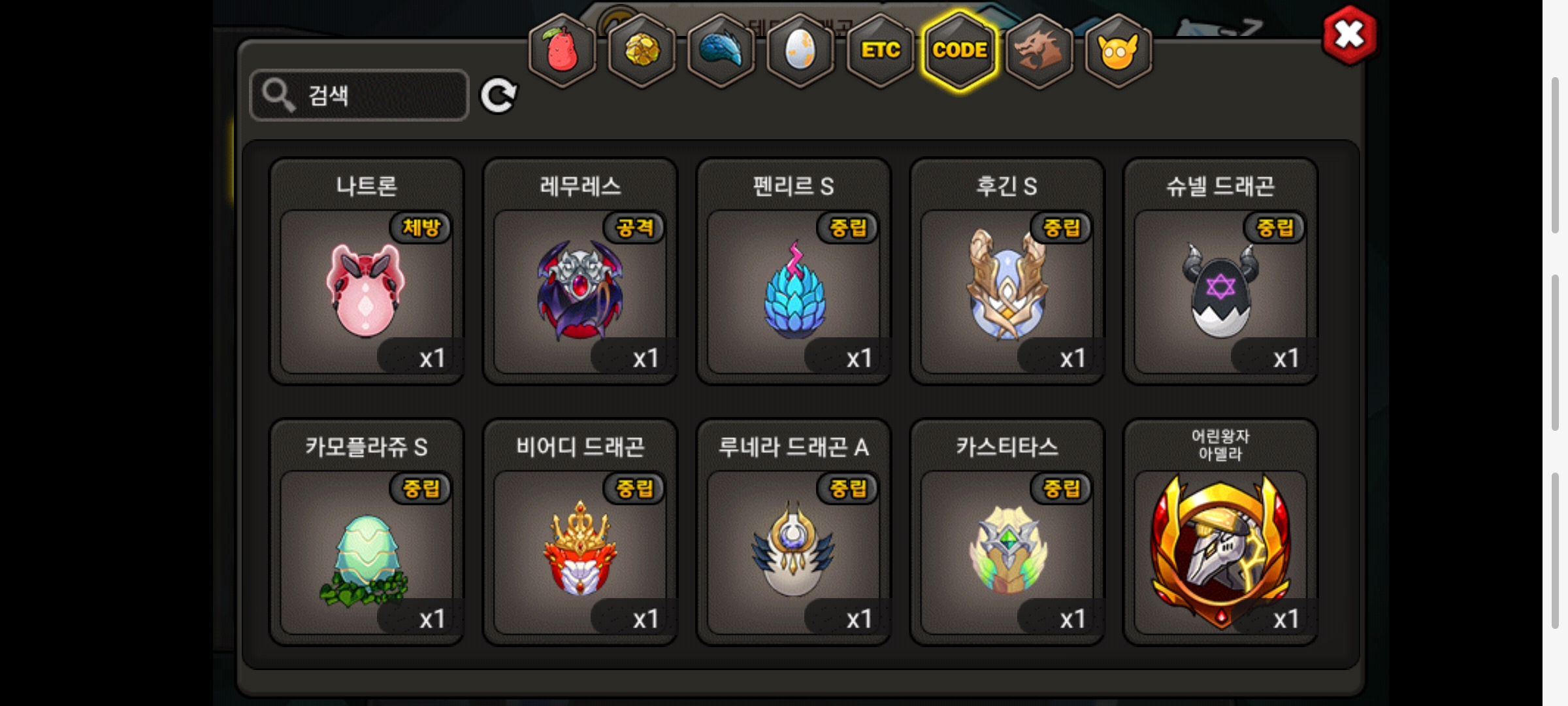Close the inventory window with red X
The image size is (1568, 706).
[x=1349, y=35]
